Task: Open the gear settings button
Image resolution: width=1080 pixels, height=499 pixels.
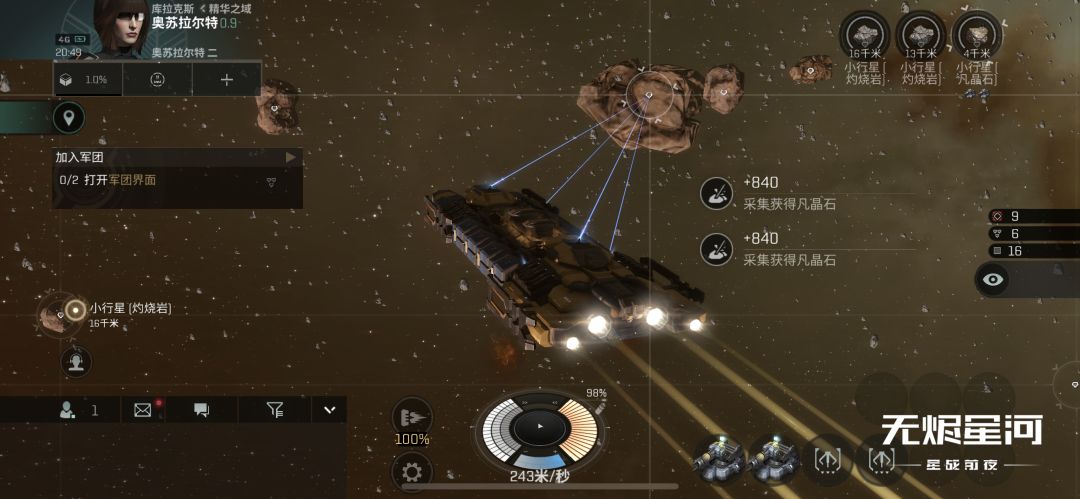Action: click(x=410, y=470)
